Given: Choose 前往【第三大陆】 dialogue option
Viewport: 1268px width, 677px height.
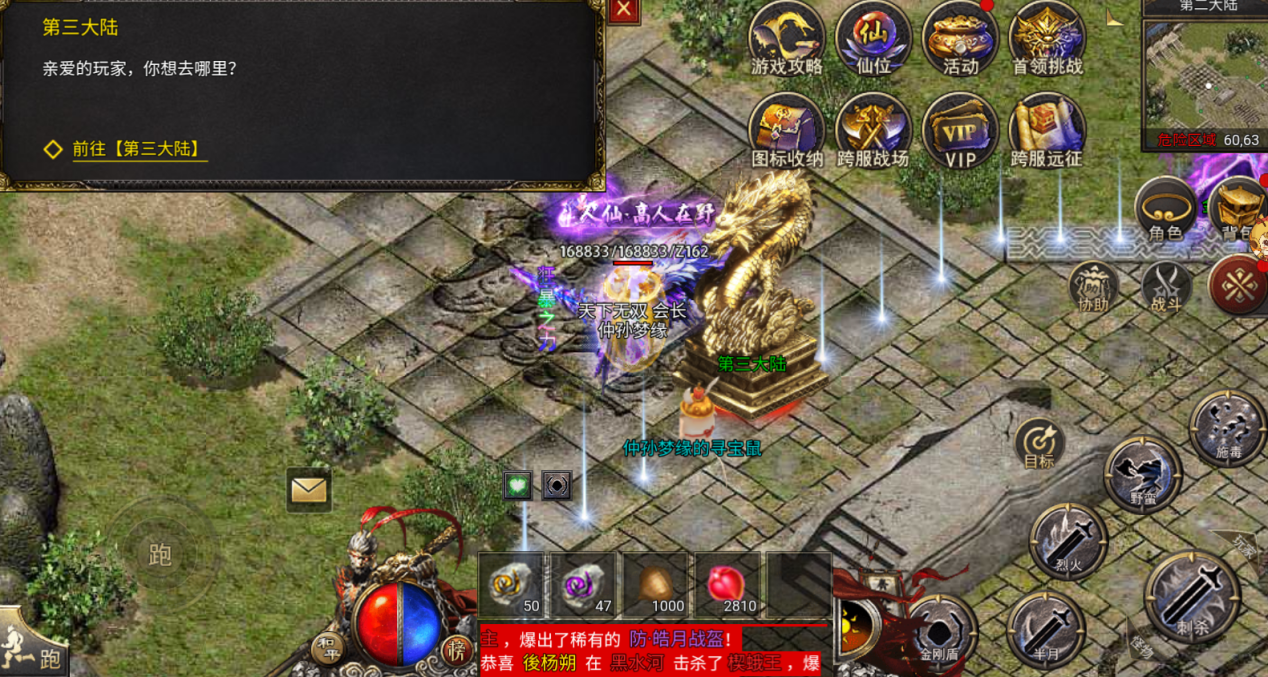Looking at the screenshot, I should (x=139, y=150).
